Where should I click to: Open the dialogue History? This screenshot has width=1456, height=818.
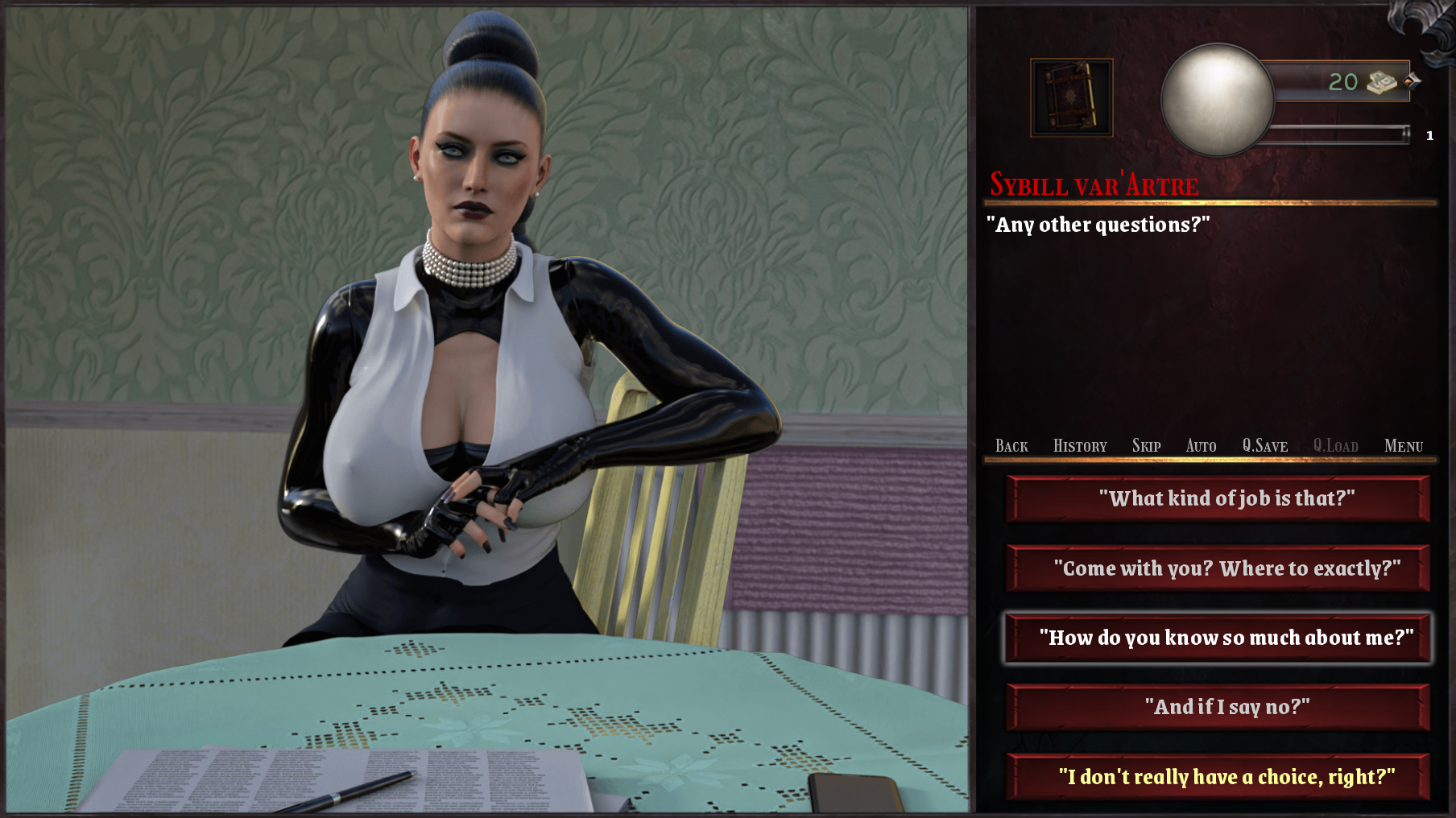[1080, 446]
